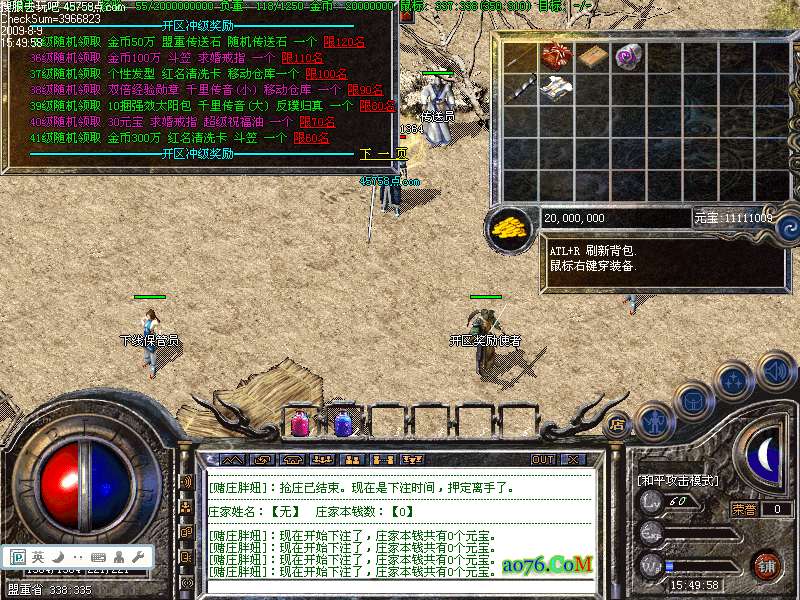Image resolution: width=800 pixels, height=600 pixels.
Task: Select the white scroll item in the bag
Action: click(x=556, y=89)
